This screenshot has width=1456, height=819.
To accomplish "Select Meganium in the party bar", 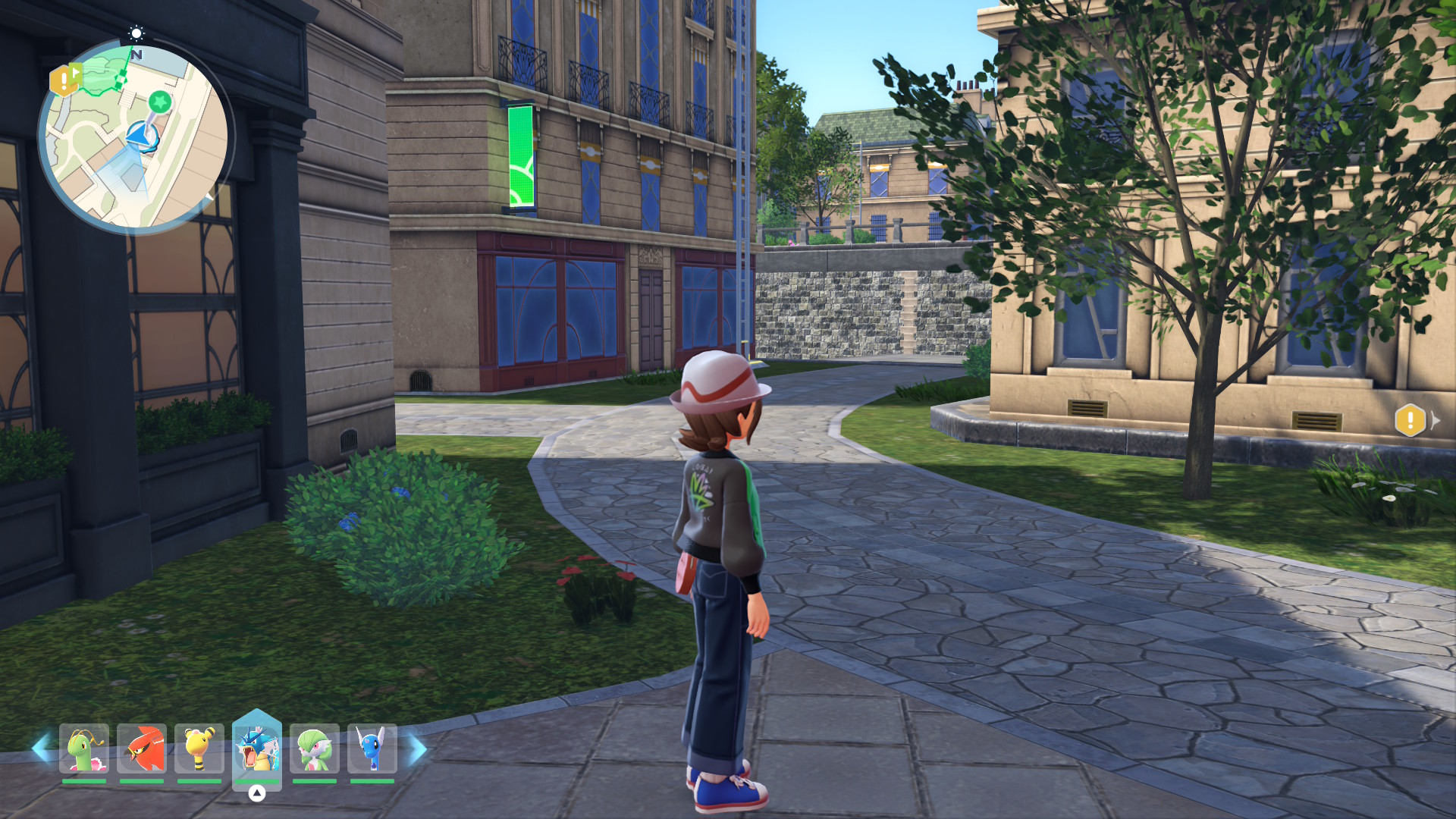I will click(x=84, y=748).
